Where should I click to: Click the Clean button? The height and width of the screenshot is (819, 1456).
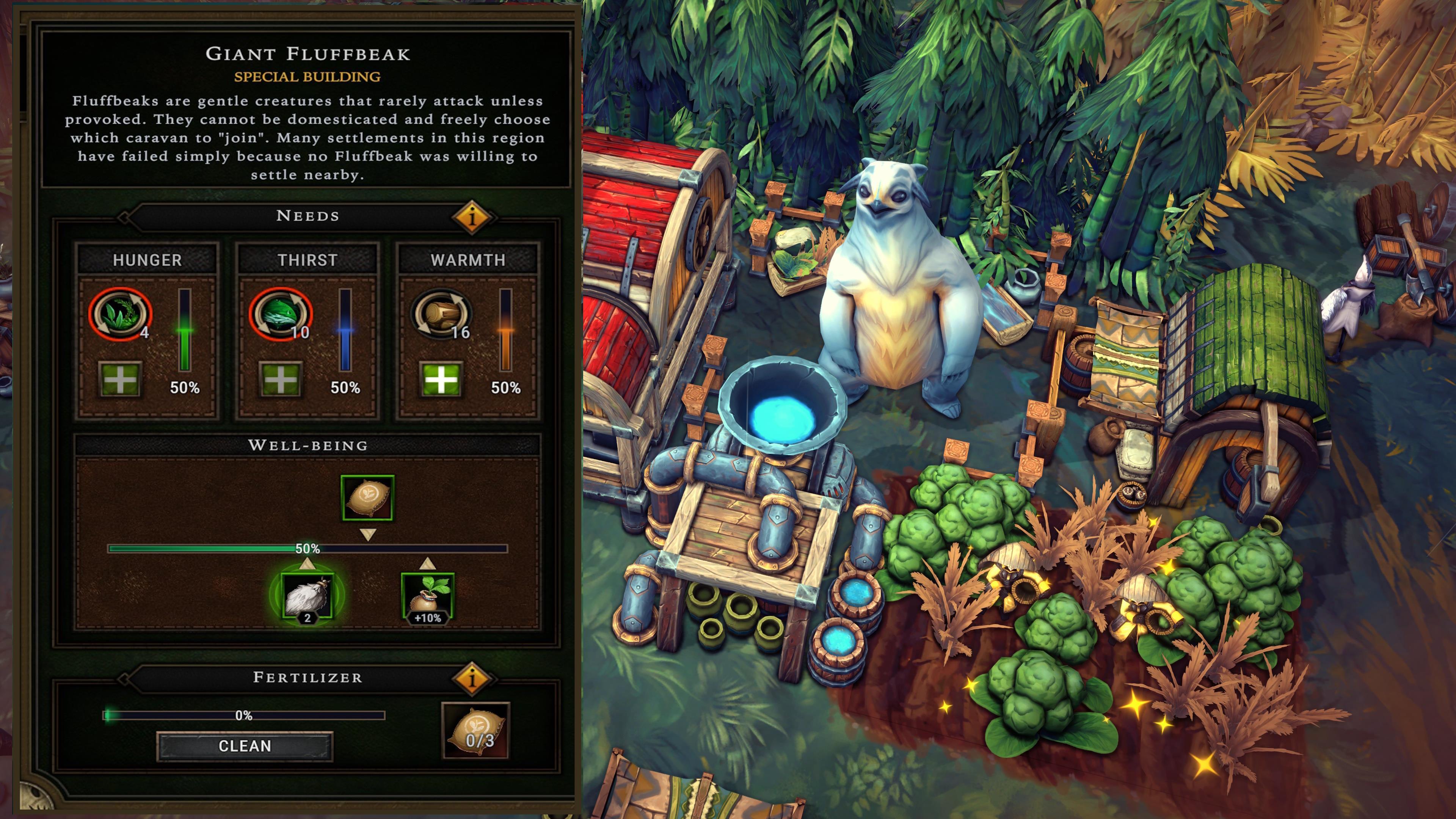[244, 746]
